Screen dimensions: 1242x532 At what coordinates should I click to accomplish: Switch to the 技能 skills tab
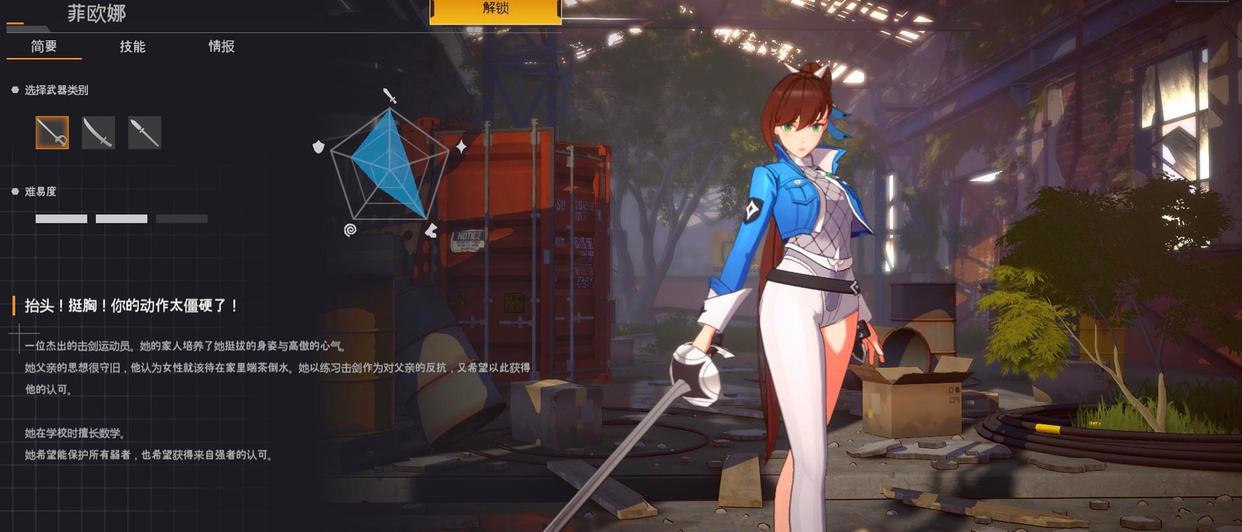tap(132, 46)
